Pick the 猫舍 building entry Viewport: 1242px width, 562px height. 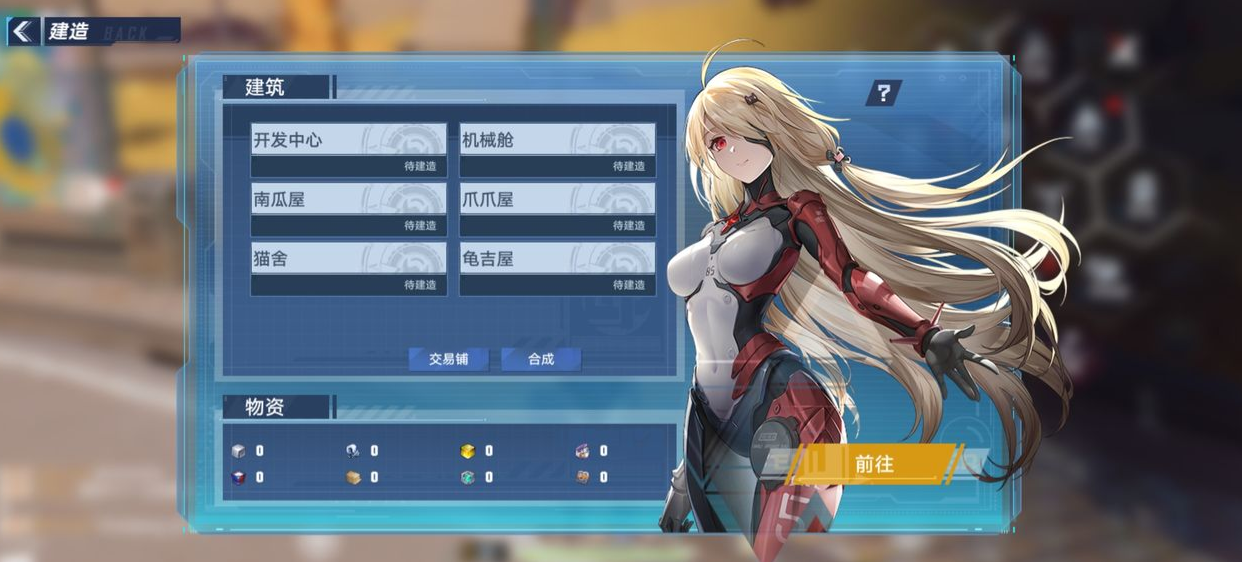tap(348, 269)
